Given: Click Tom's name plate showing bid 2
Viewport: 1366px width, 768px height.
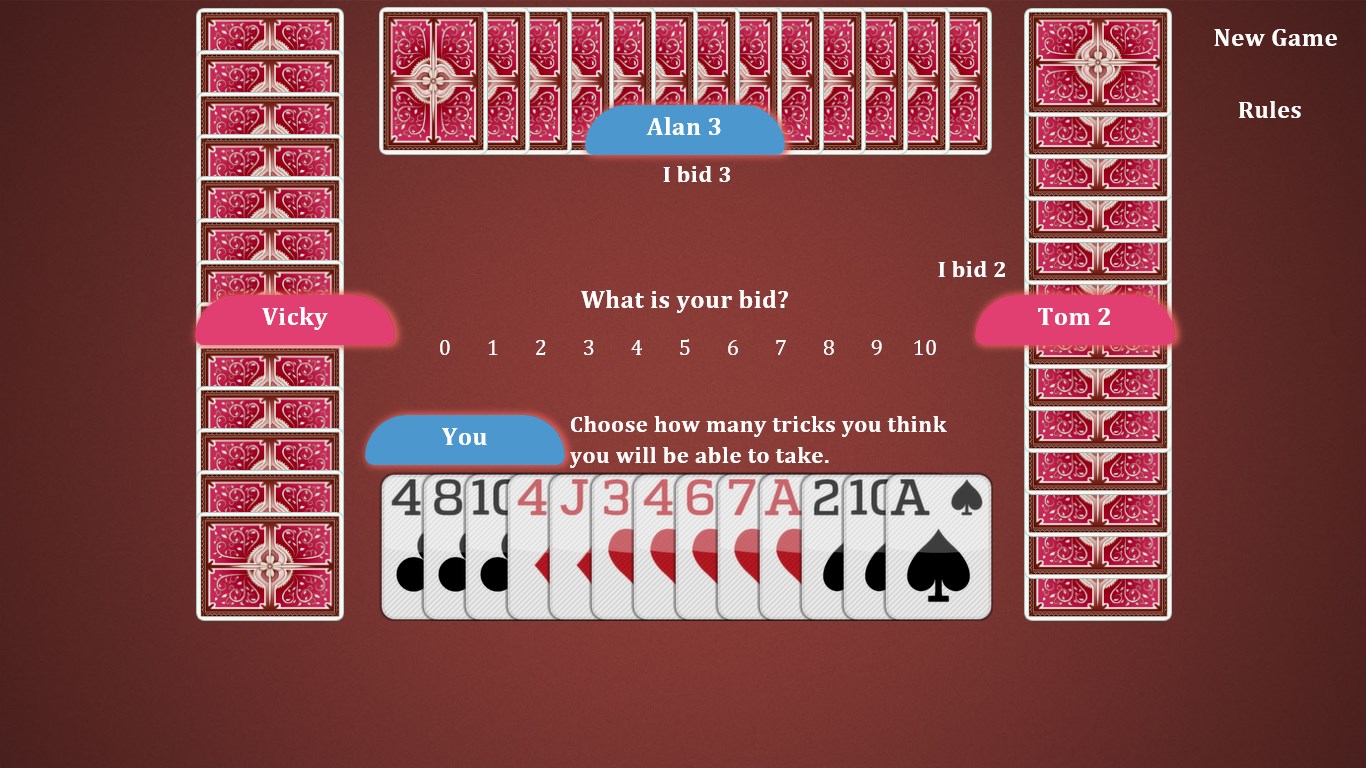Looking at the screenshot, I should [1074, 317].
